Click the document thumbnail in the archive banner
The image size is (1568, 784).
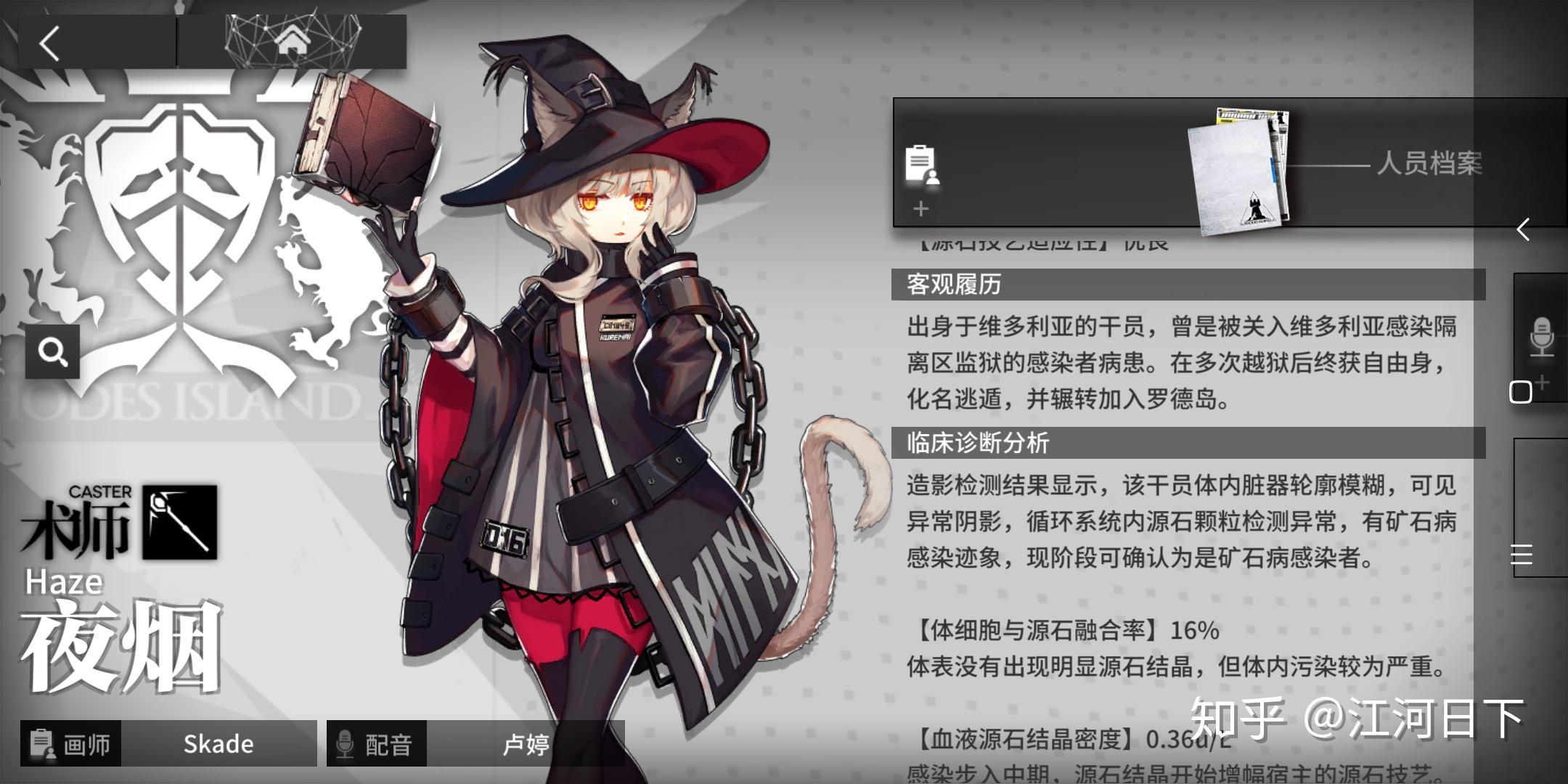tap(1238, 168)
